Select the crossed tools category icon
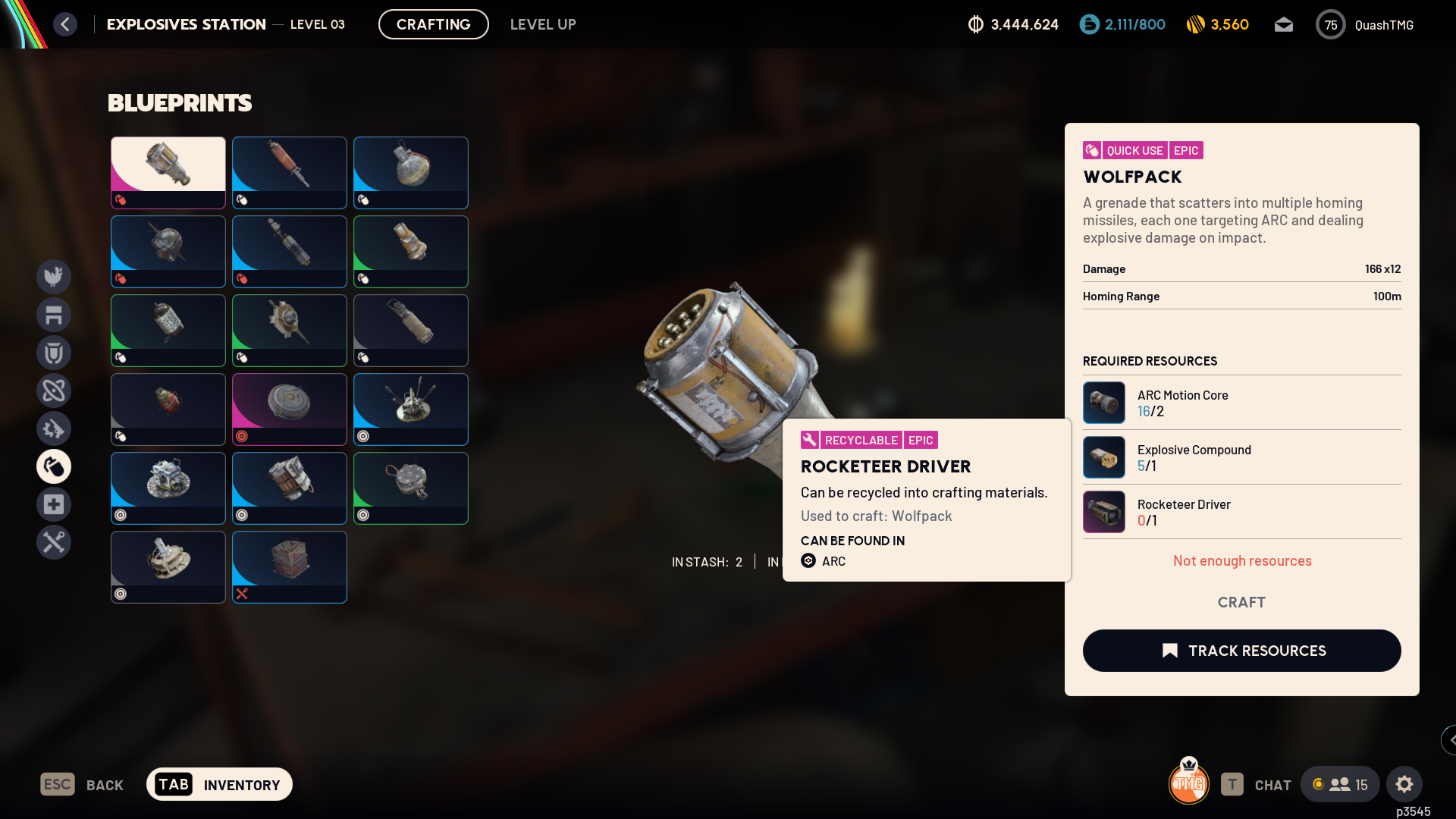The image size is (1456, 819). 54,542
